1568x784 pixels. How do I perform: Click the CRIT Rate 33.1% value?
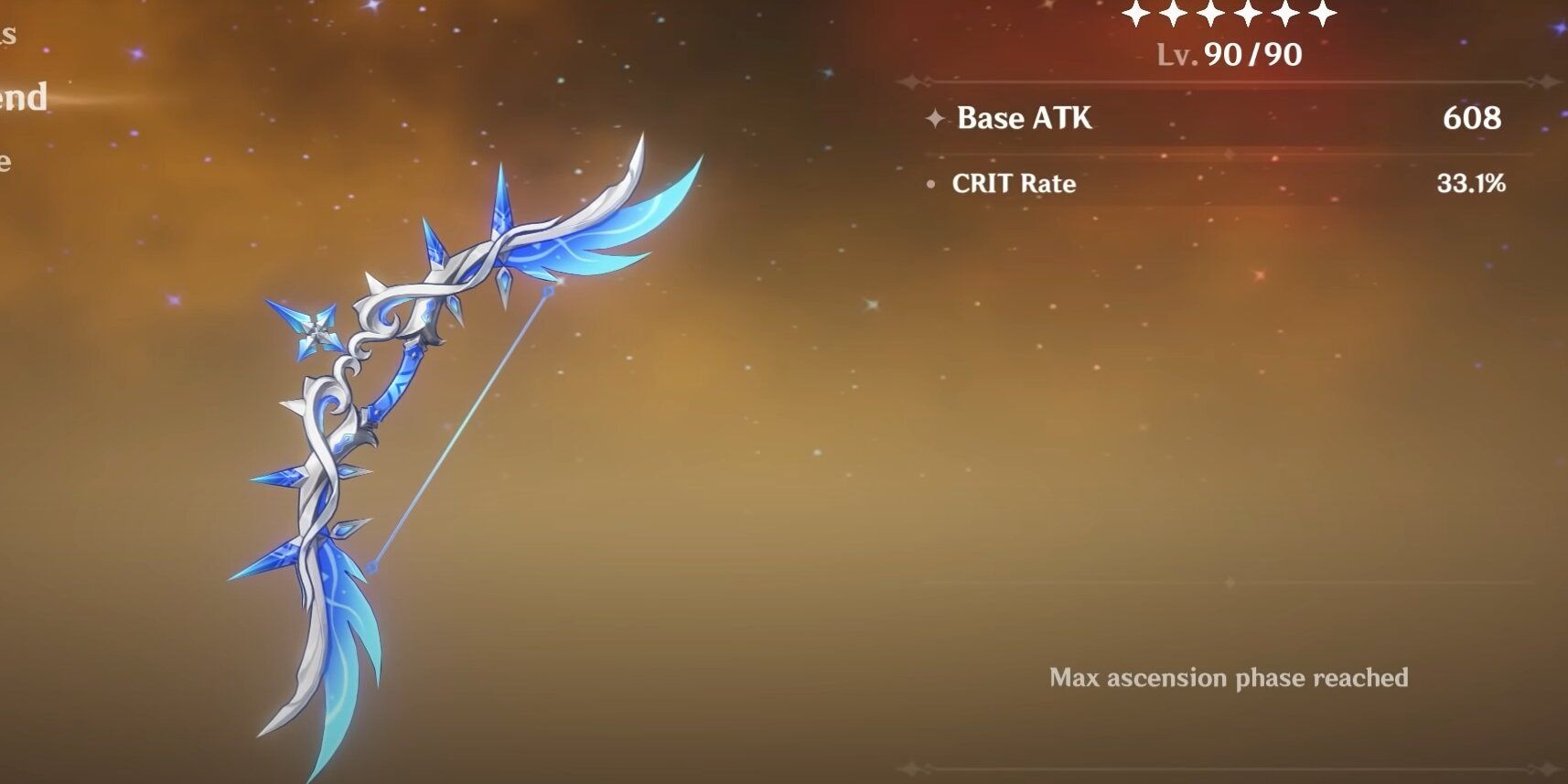pos(1473,184)
